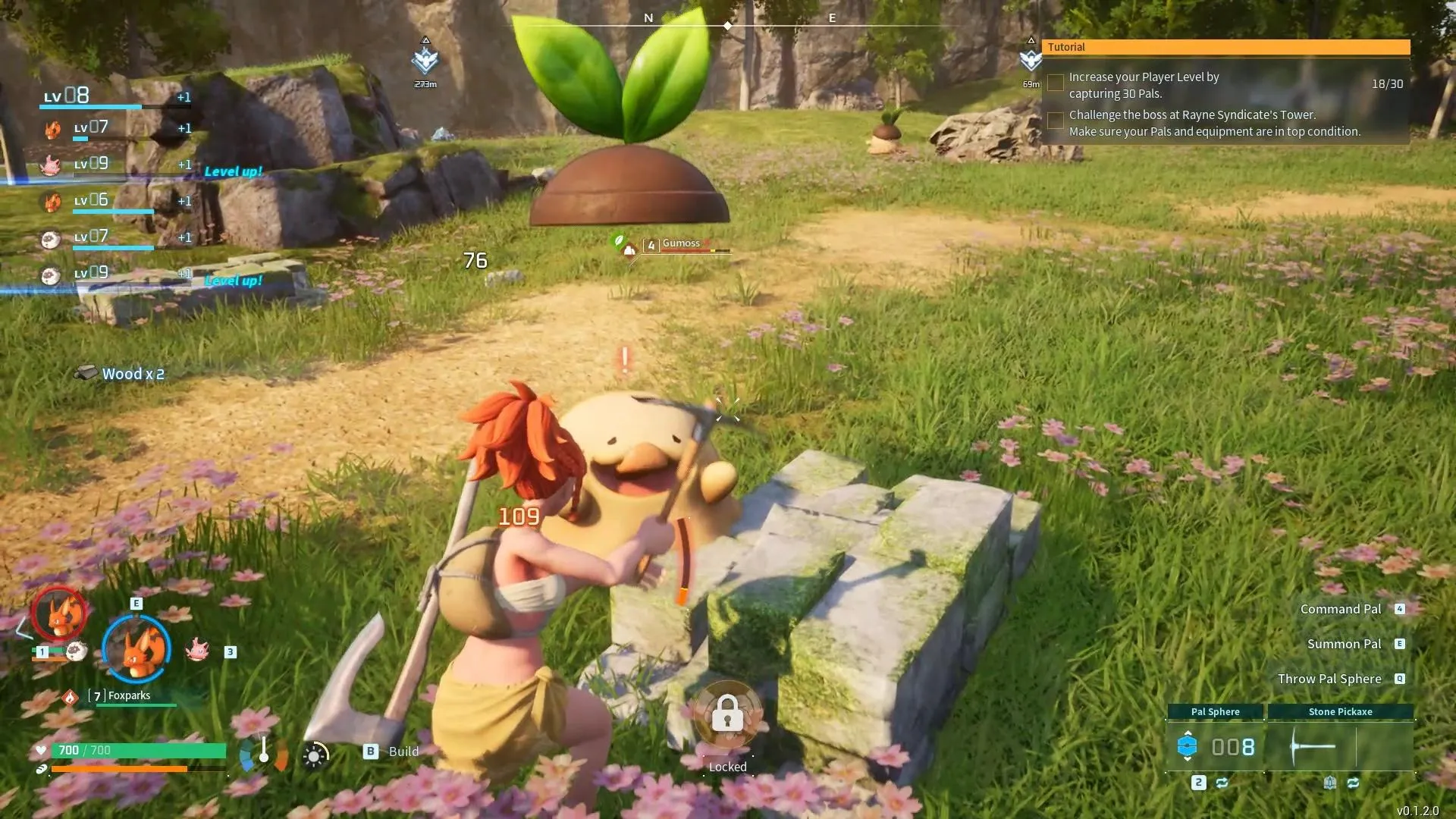Click the 69m waypoint marker
1456x819 pixels.
tap(1031, 58)
